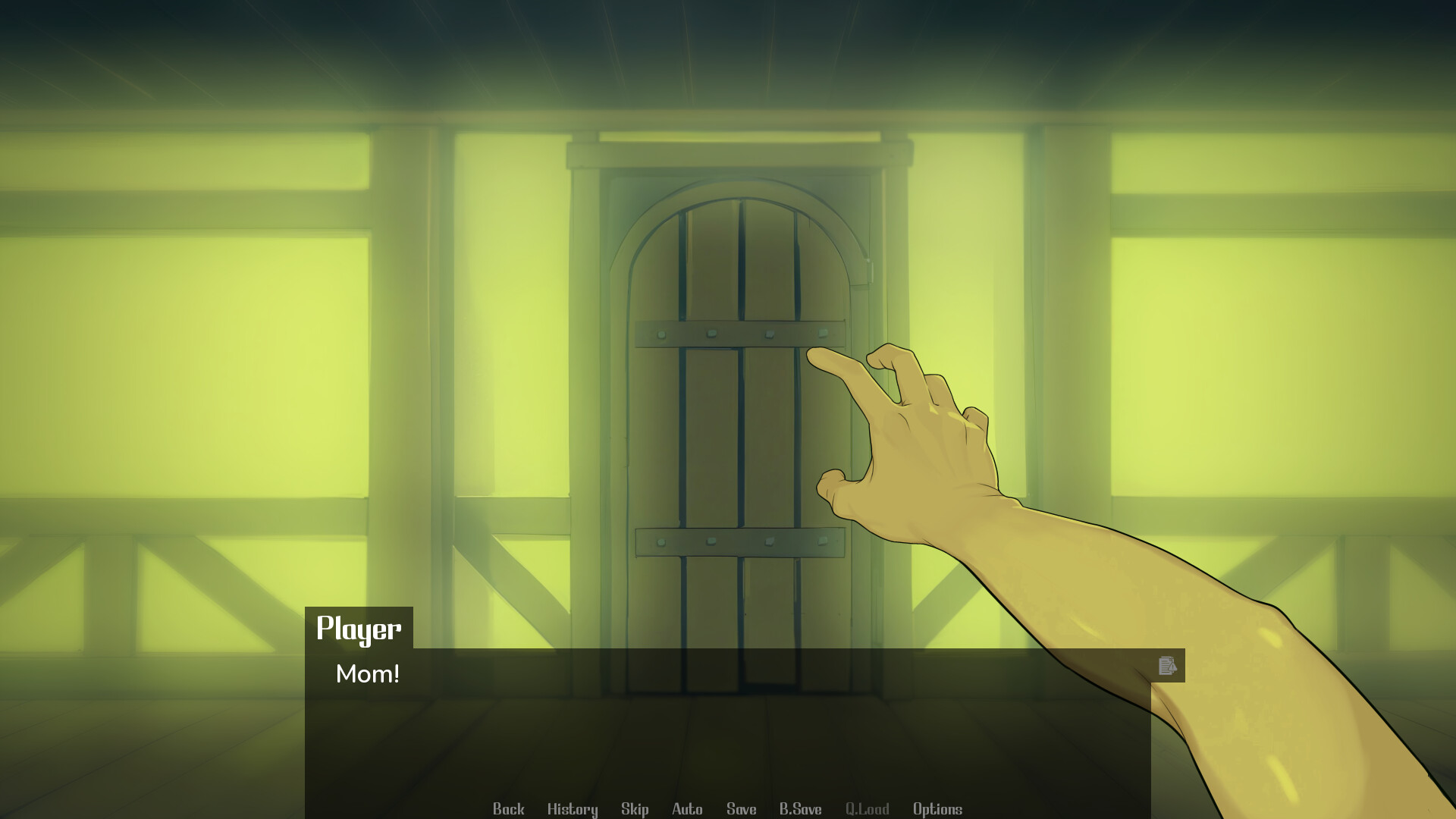The width and height of the screenshot is (1456, 819).
Task: Click B.Save for a backup save
Action: (x=802, y=809)
